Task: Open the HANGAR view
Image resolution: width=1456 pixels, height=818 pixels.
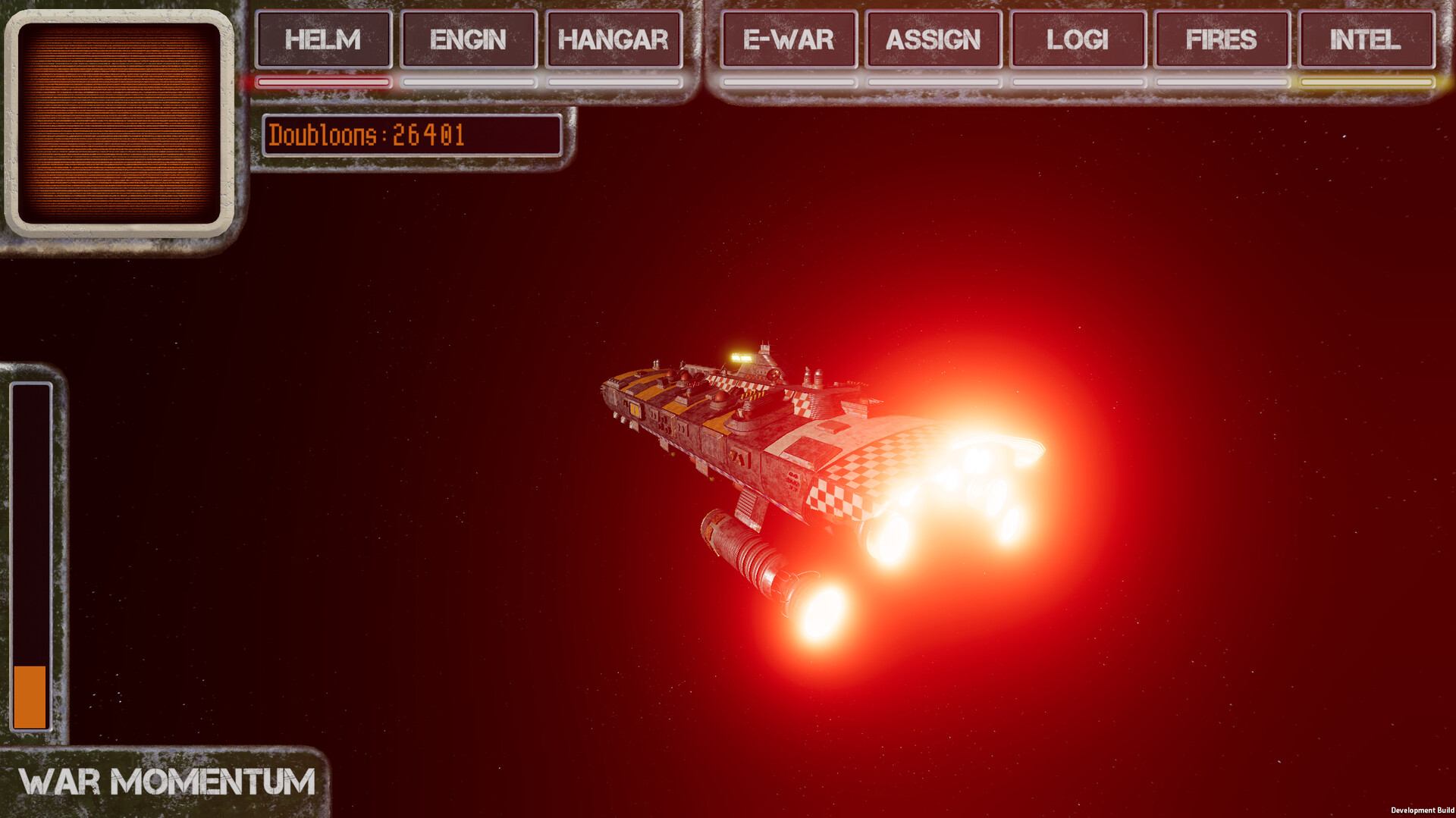Action: pos(613,40)
